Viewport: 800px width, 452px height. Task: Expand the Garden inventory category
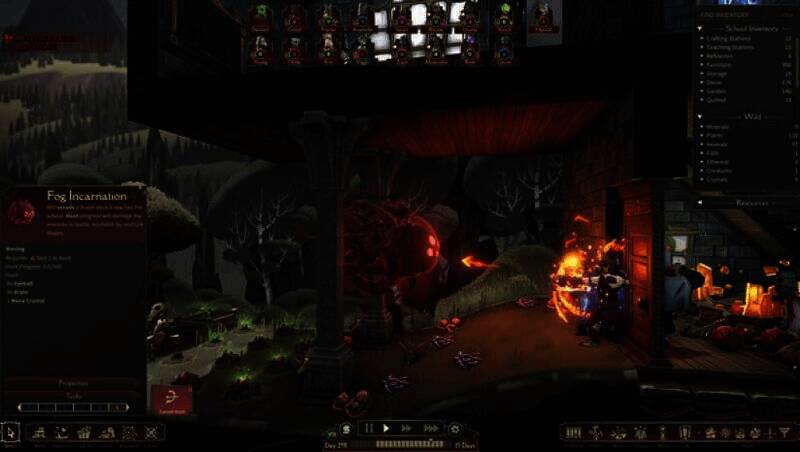click(x=724, y=90)
